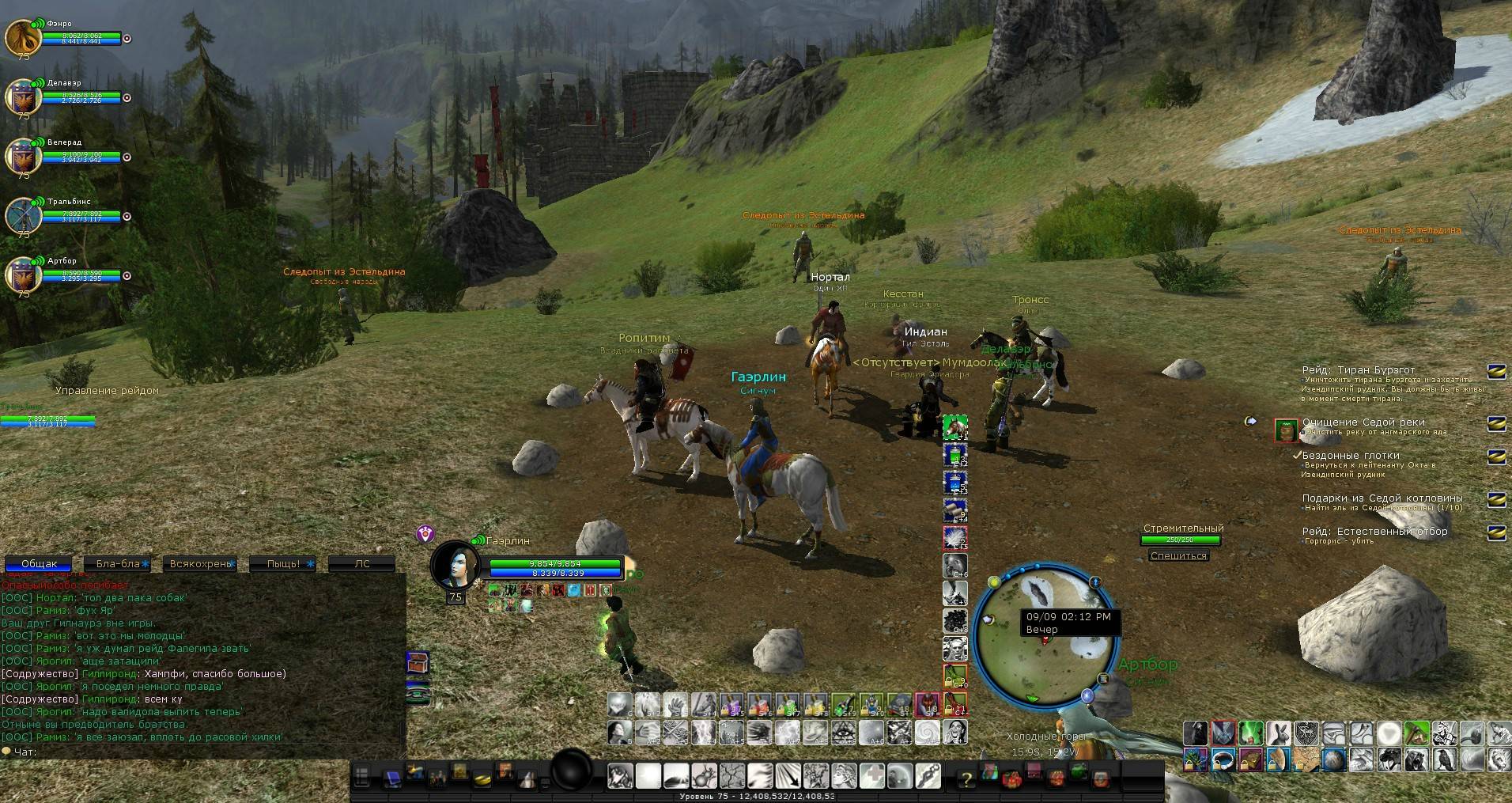Select the Общак chat tab
Viewport: 1512px width, 803px height.
(39, 564)
